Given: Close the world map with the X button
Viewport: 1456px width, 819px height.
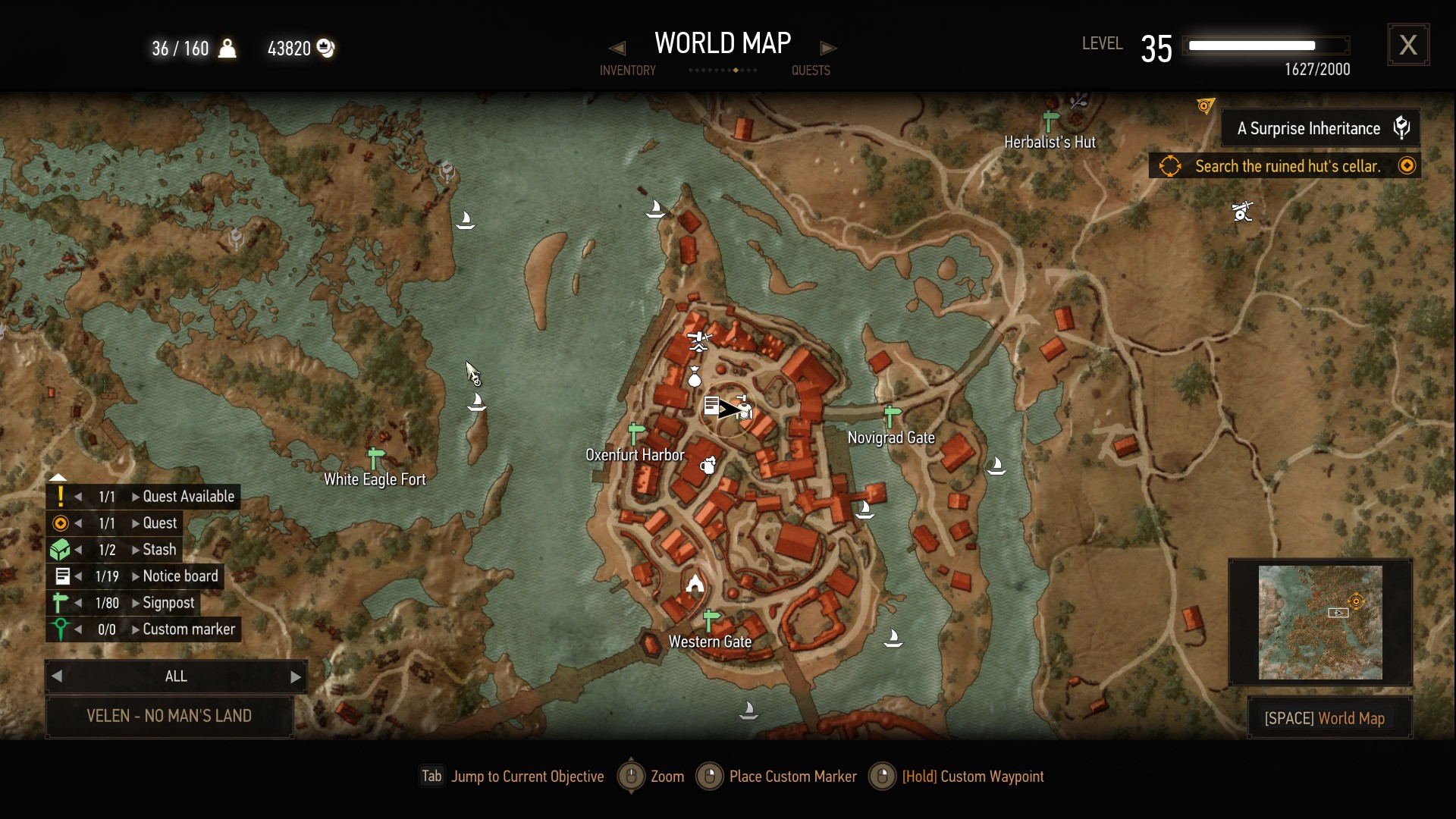Looking at the screenshot, I should click(x=1408, y=45).
